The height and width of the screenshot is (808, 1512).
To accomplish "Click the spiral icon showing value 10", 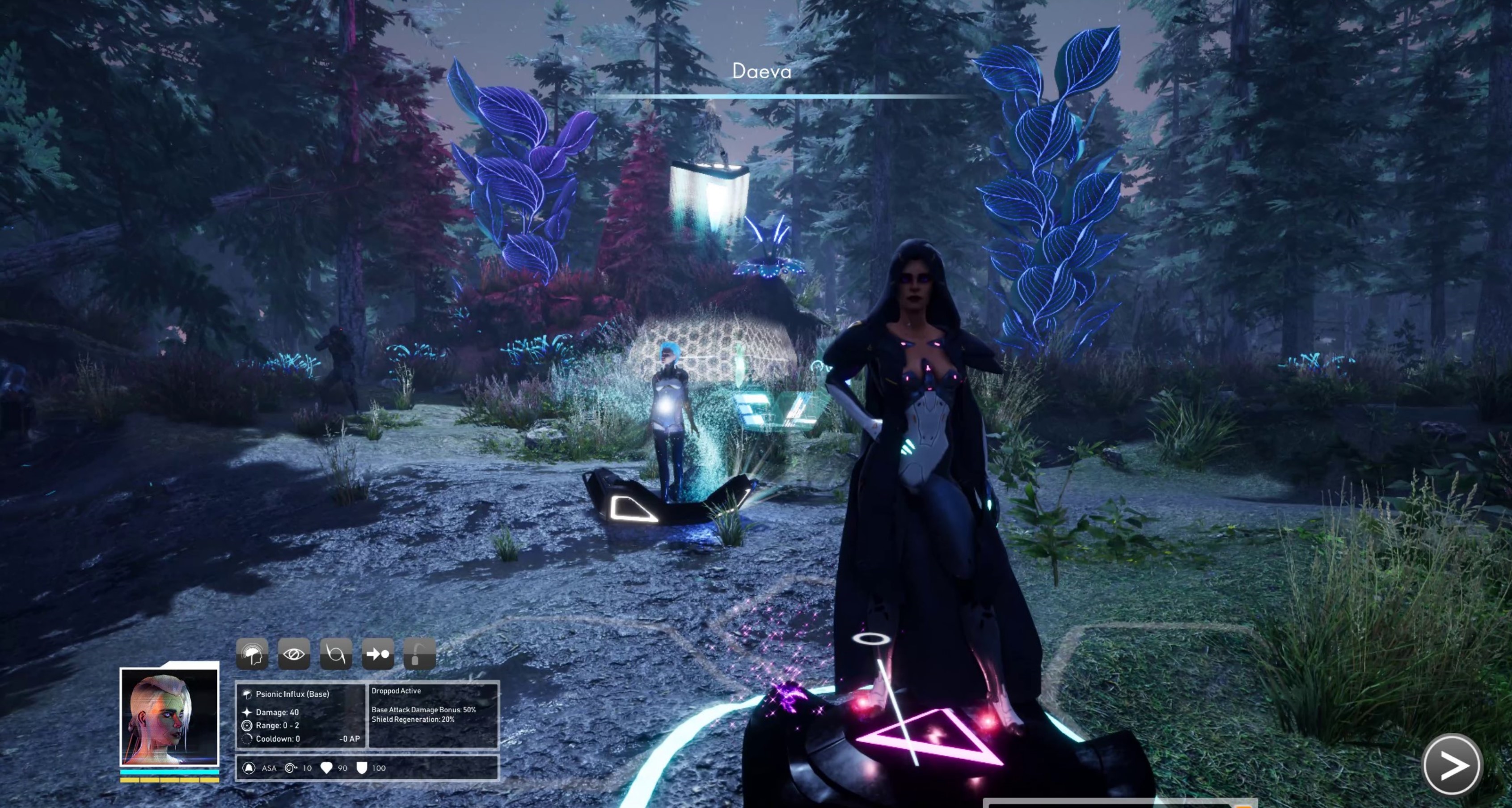I will point(291,767).
